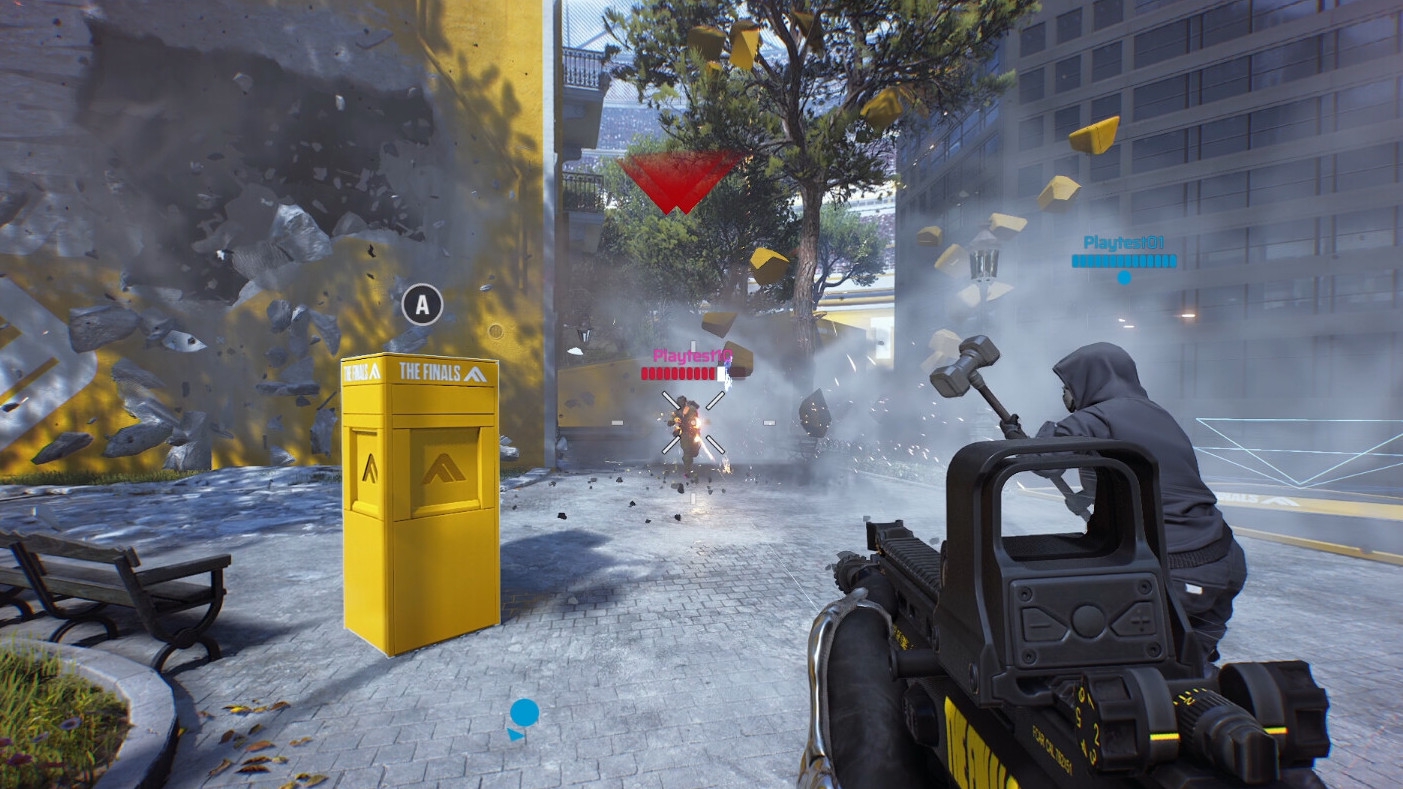Click the red downward enemy indicator arrow
1403x789 pixels.
pos(680,180)
